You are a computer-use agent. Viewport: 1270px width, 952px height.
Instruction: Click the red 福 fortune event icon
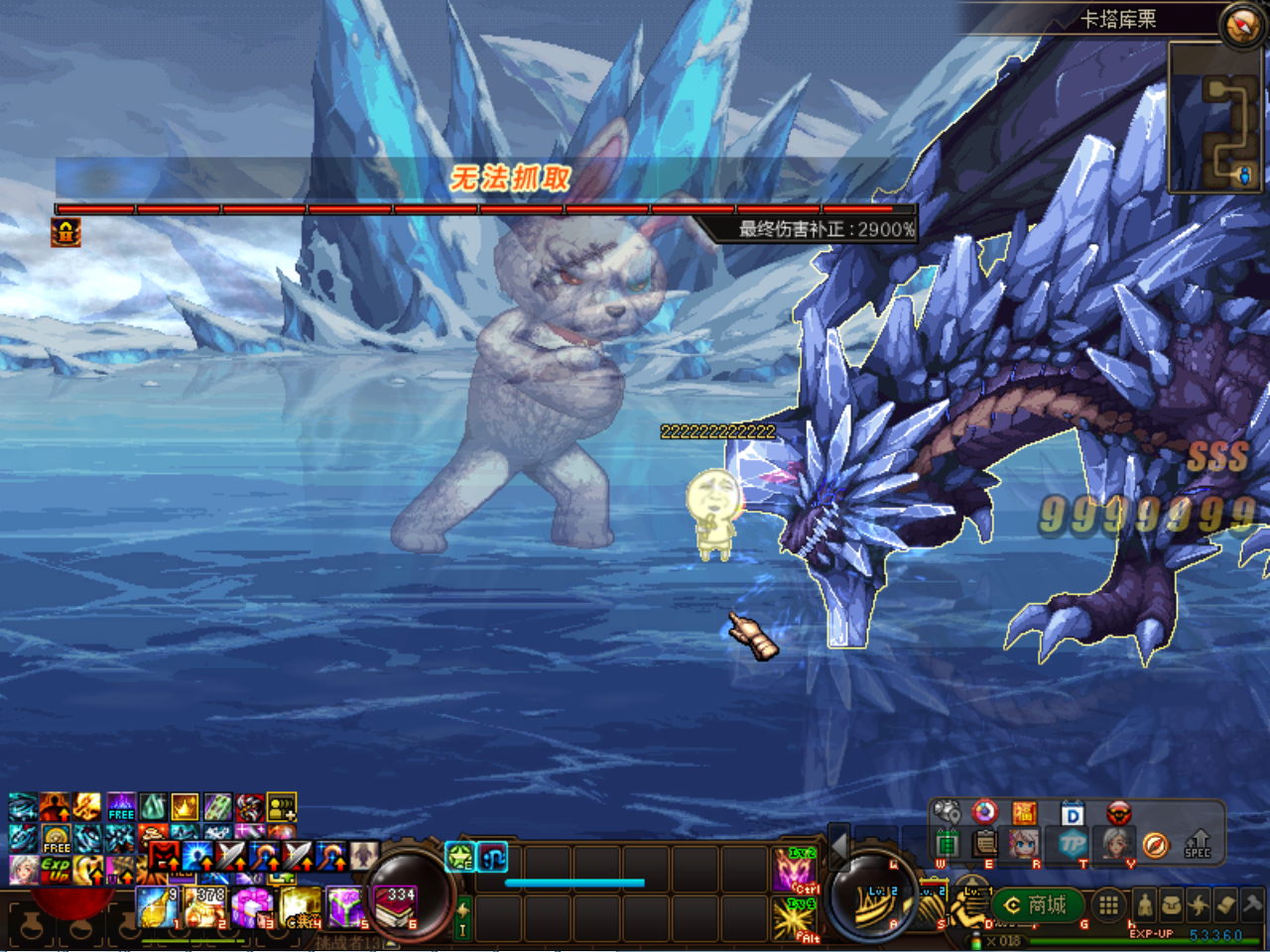[x=1025, y=811]
